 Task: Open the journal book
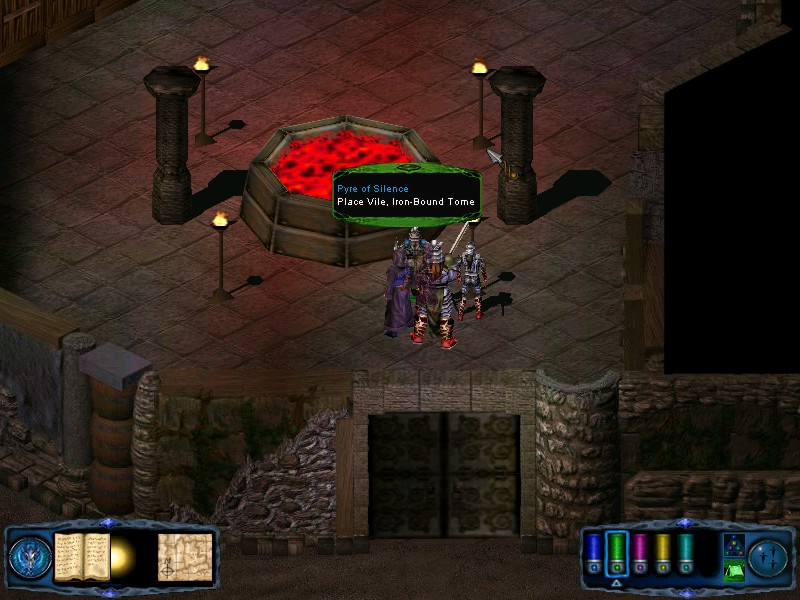click(x=82, y=556)
